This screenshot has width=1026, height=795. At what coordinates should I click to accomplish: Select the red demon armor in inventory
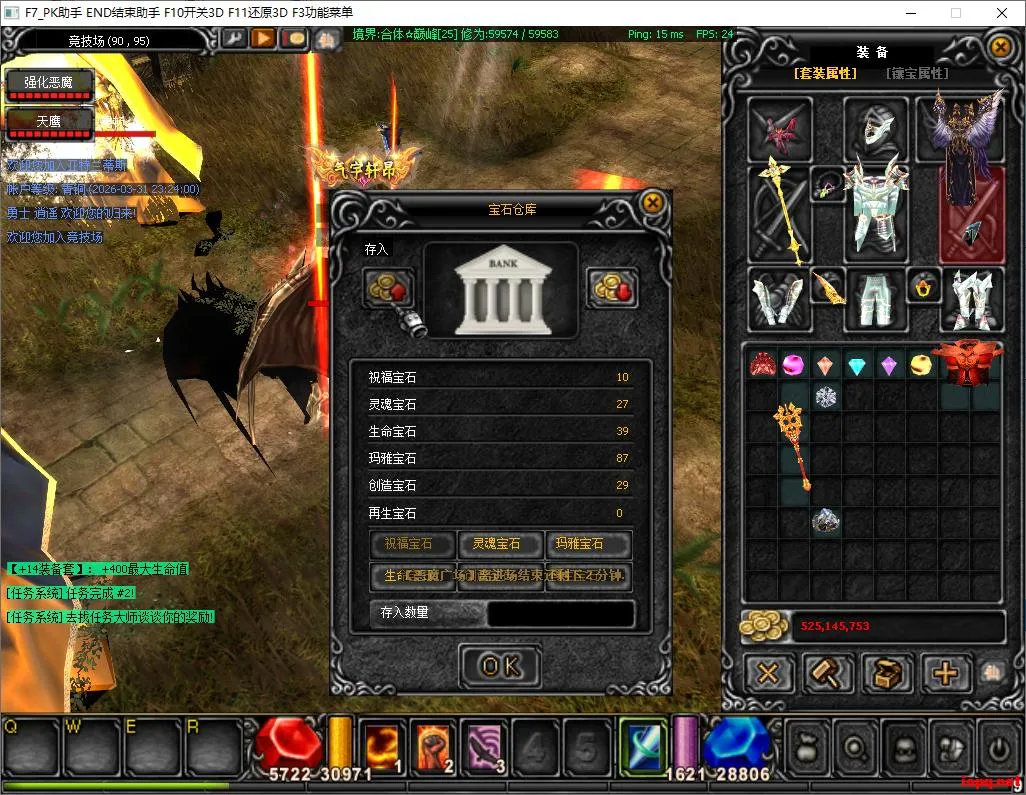(x=967, y=365)
